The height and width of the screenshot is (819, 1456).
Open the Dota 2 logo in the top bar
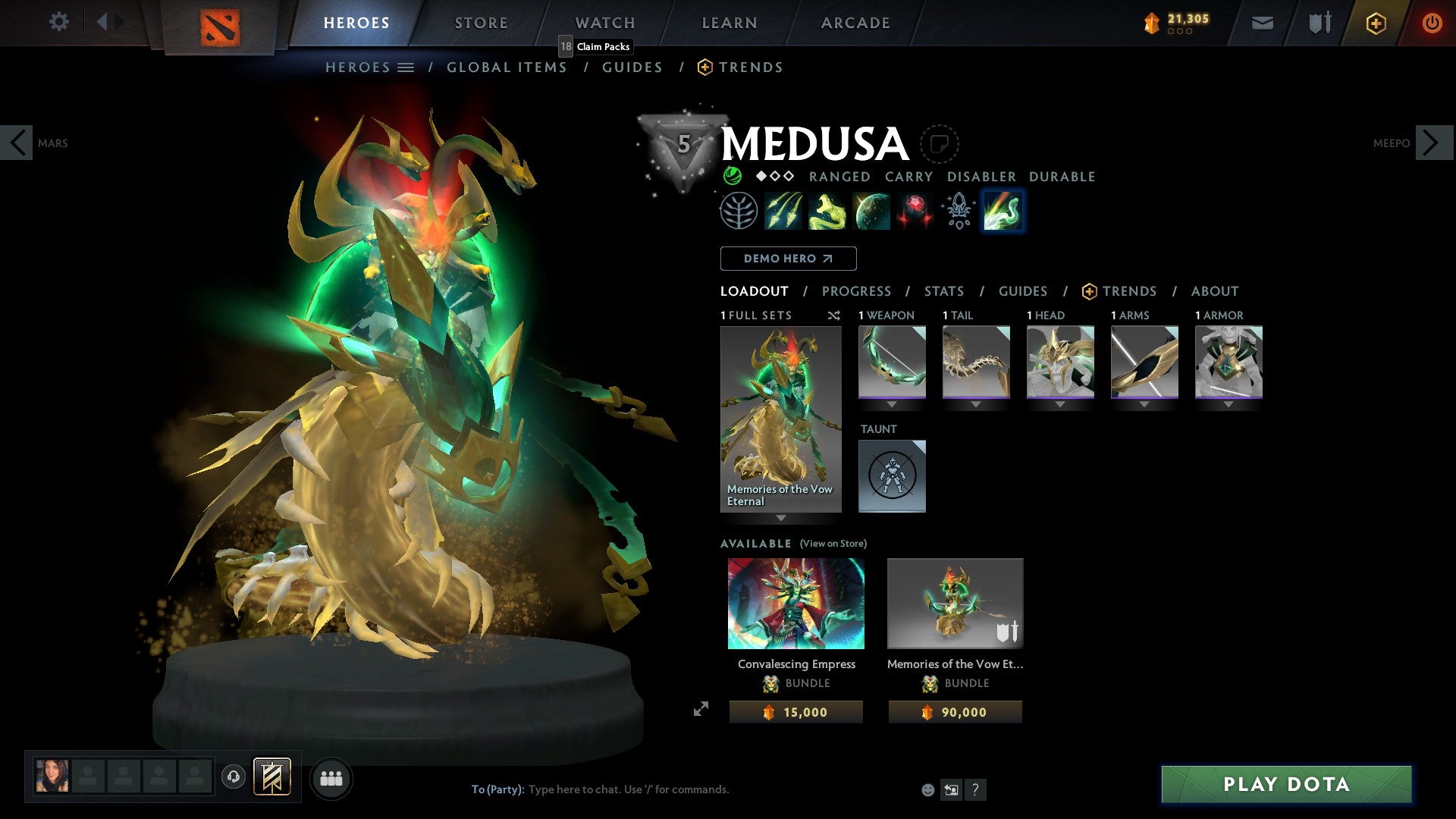click(x=221, y=23)
